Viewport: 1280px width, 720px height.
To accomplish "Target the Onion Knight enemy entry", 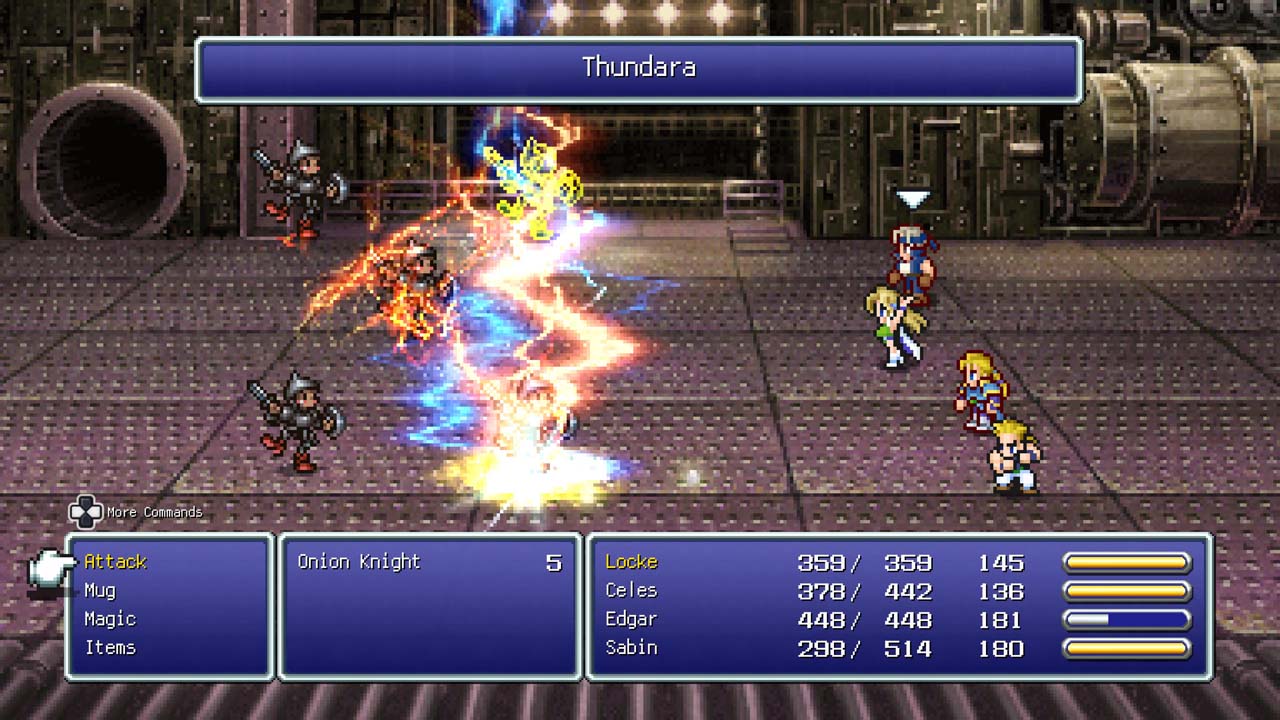I will [x=359, y=562].
